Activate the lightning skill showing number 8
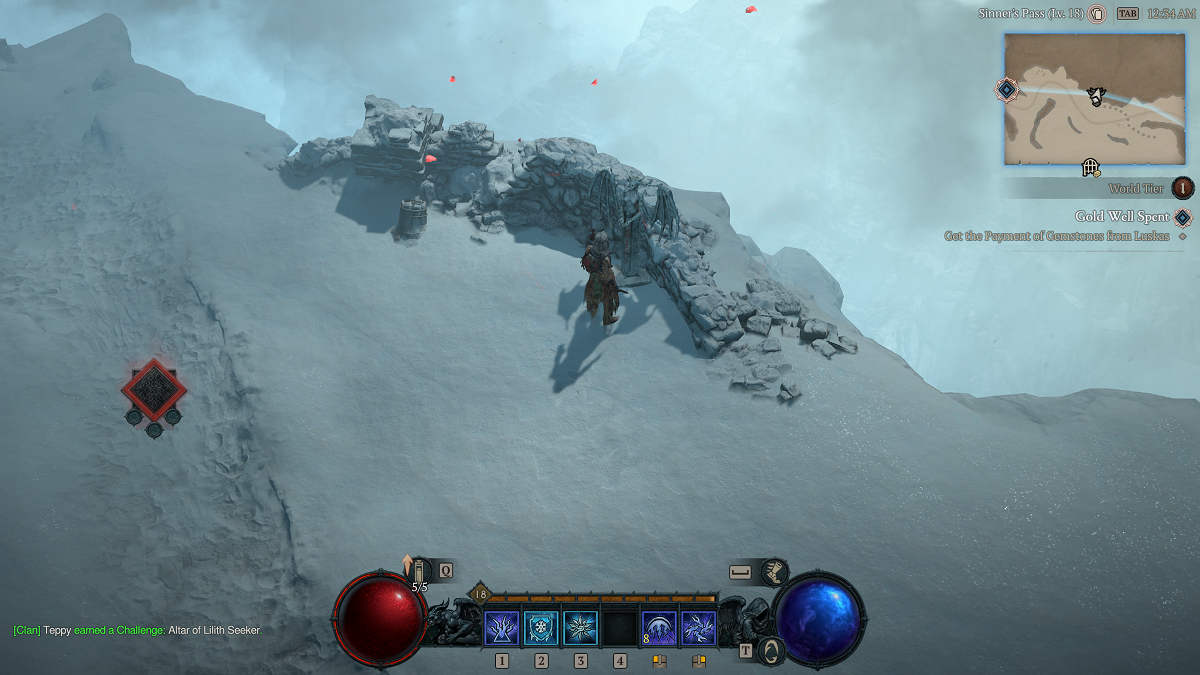 pyautogui.click(x=659, y=628)
